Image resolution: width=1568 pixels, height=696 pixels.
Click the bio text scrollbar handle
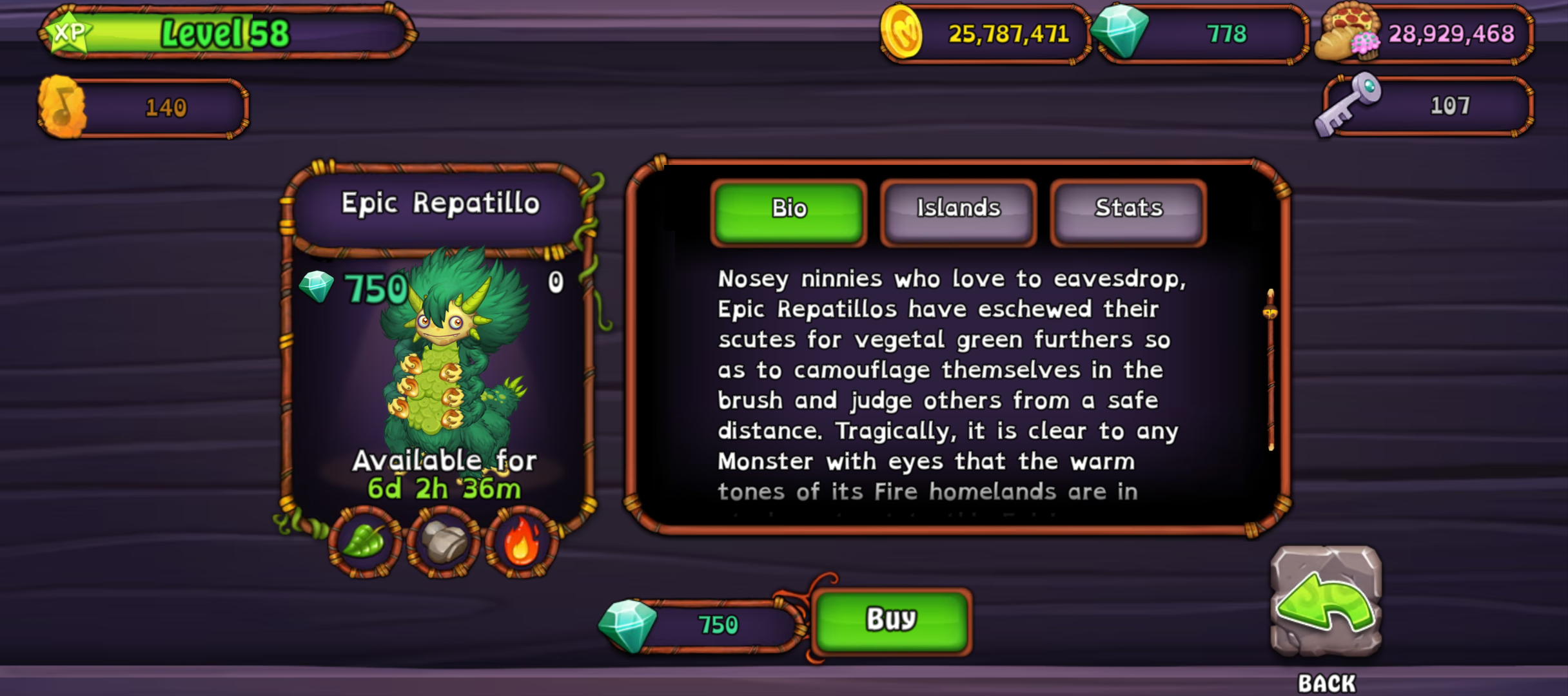(x=1270, y=313)
